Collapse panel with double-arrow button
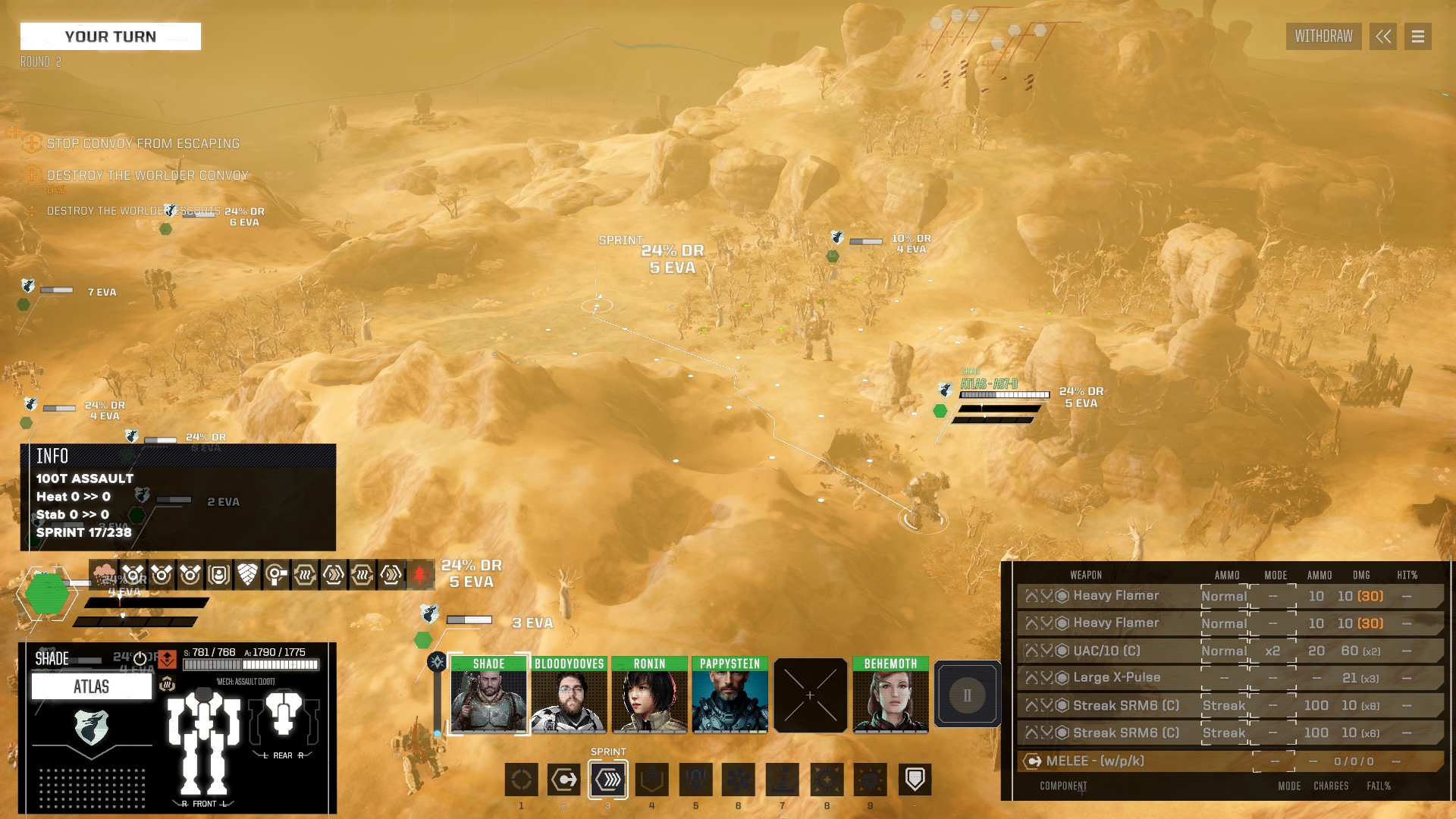 coord(1382,36)
